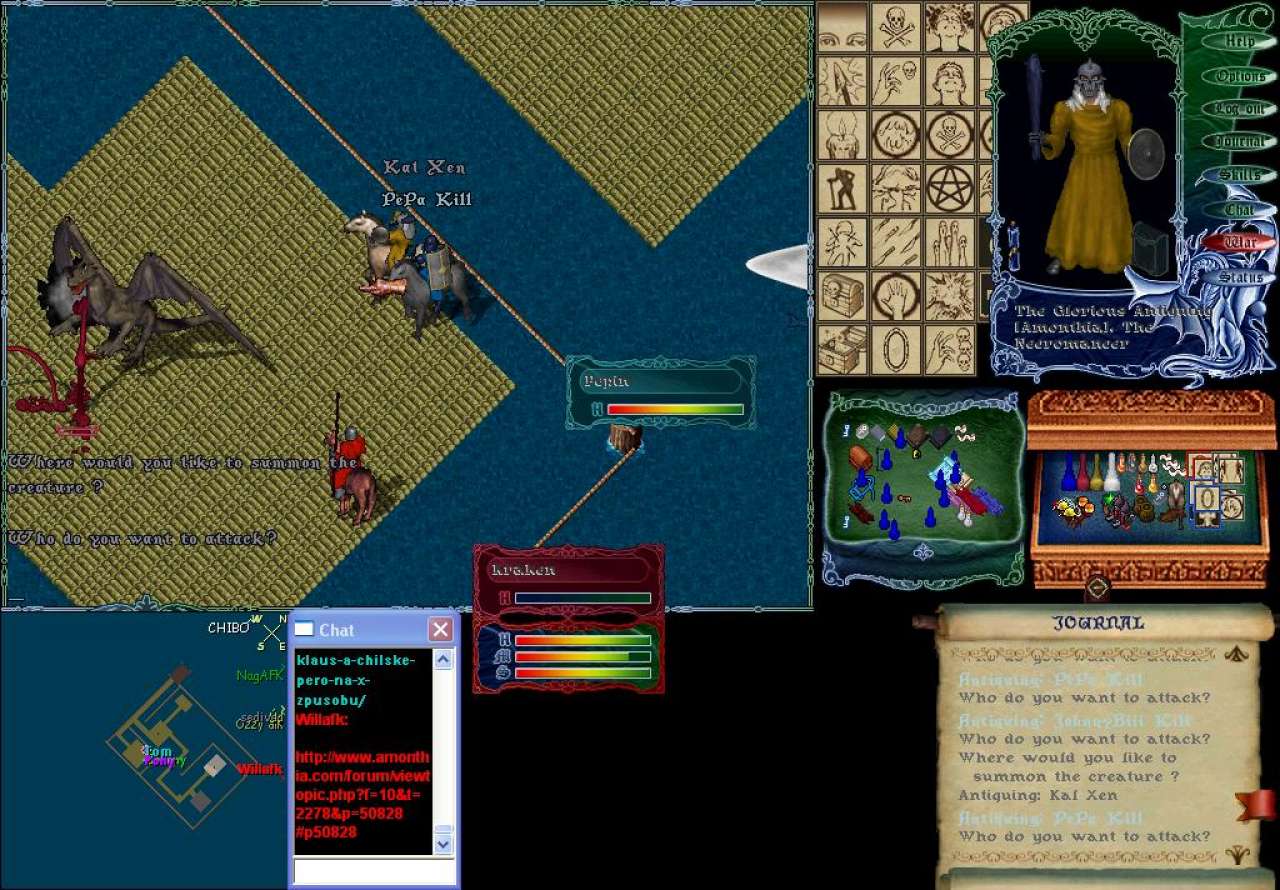This screenshot has width=1280, height=890.
Task: Select the kraken target status bar
Action: [x=568, y=570]
